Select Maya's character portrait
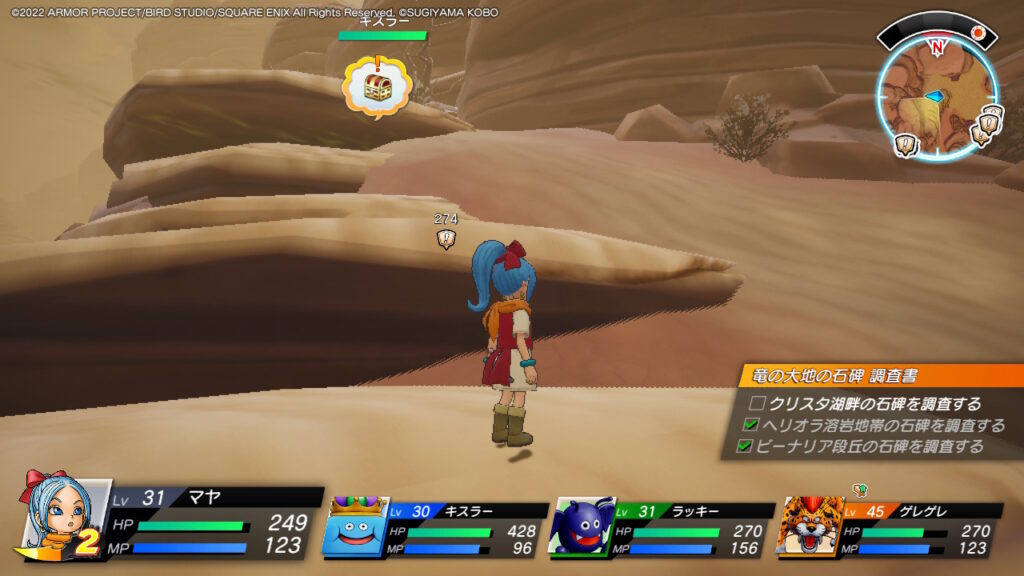This screenshot has height=576, width=1024. click(62, 514)
